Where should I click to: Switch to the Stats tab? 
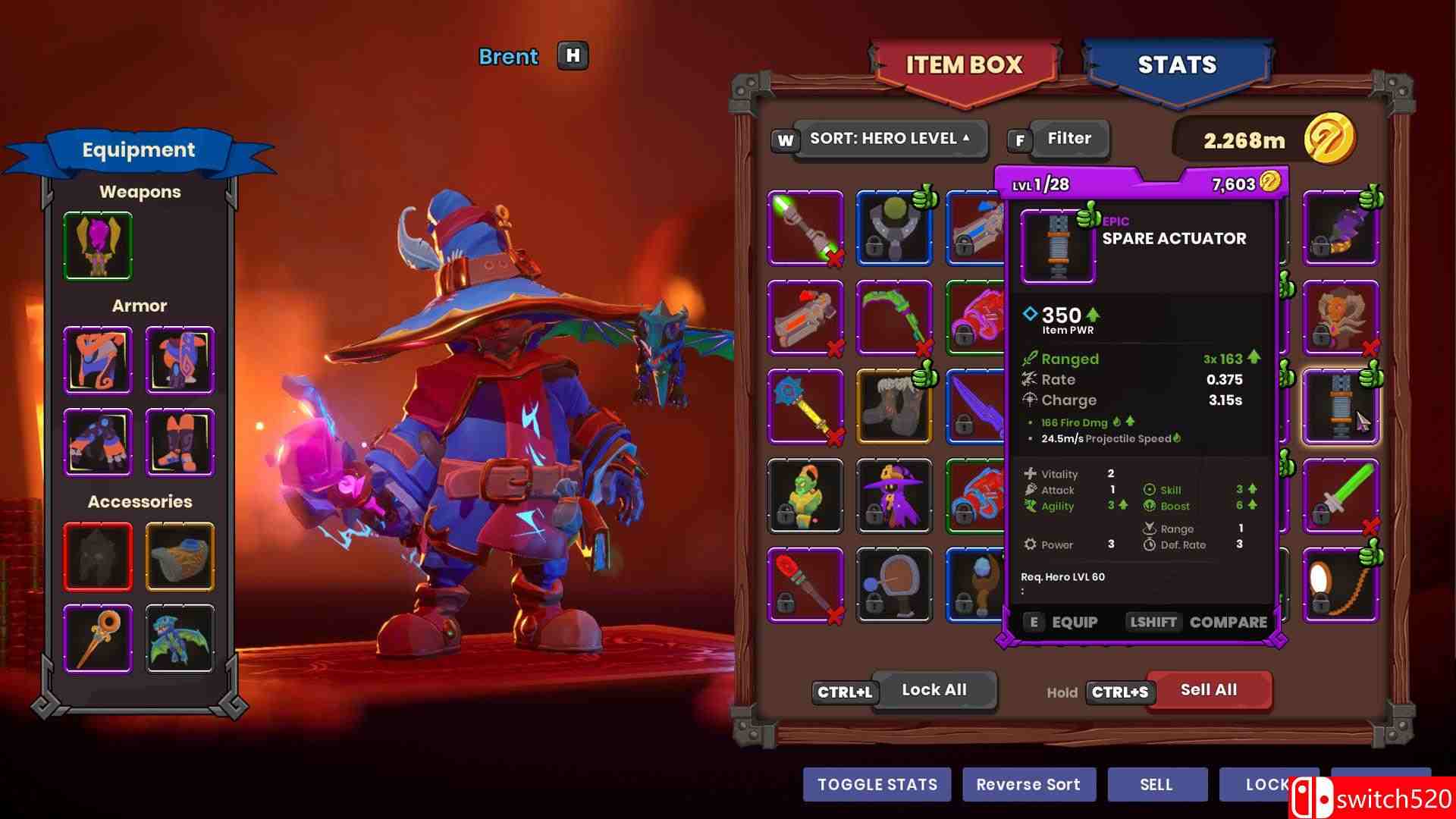[1177, 66]
